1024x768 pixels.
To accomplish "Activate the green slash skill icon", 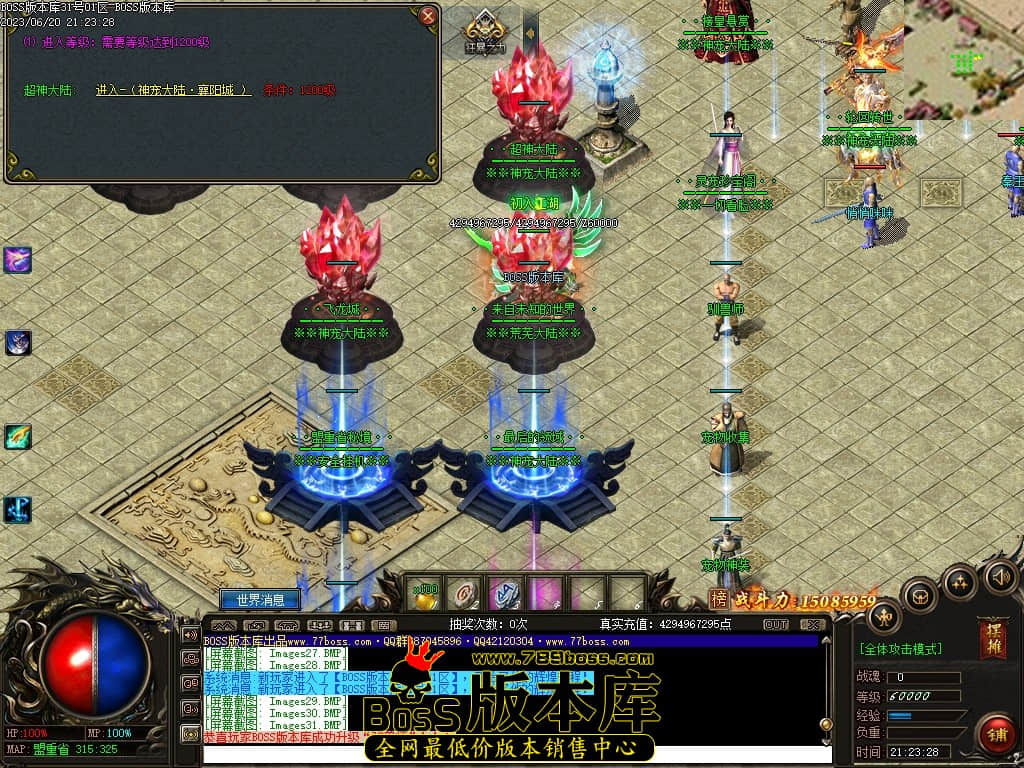I will [x=18, y=437].
